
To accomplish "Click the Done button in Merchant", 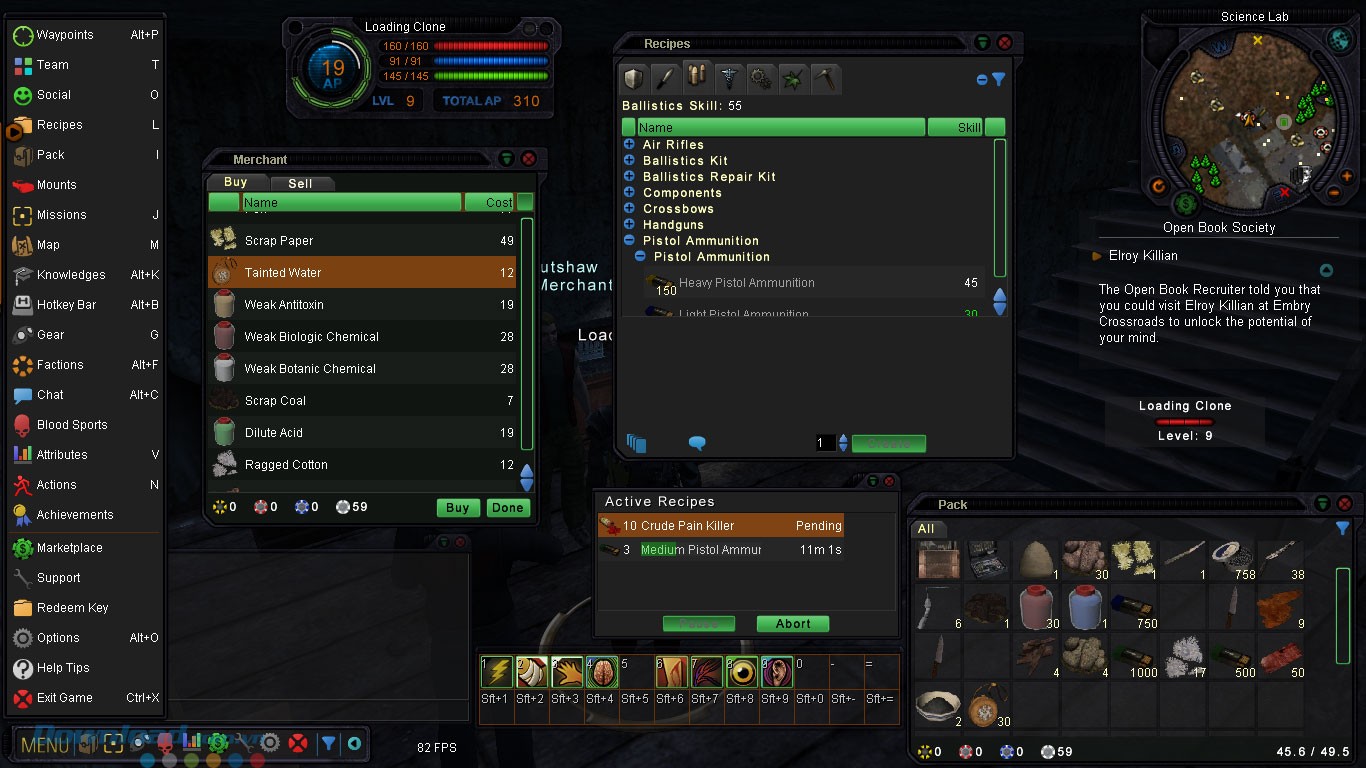I will tap(507, 508).
